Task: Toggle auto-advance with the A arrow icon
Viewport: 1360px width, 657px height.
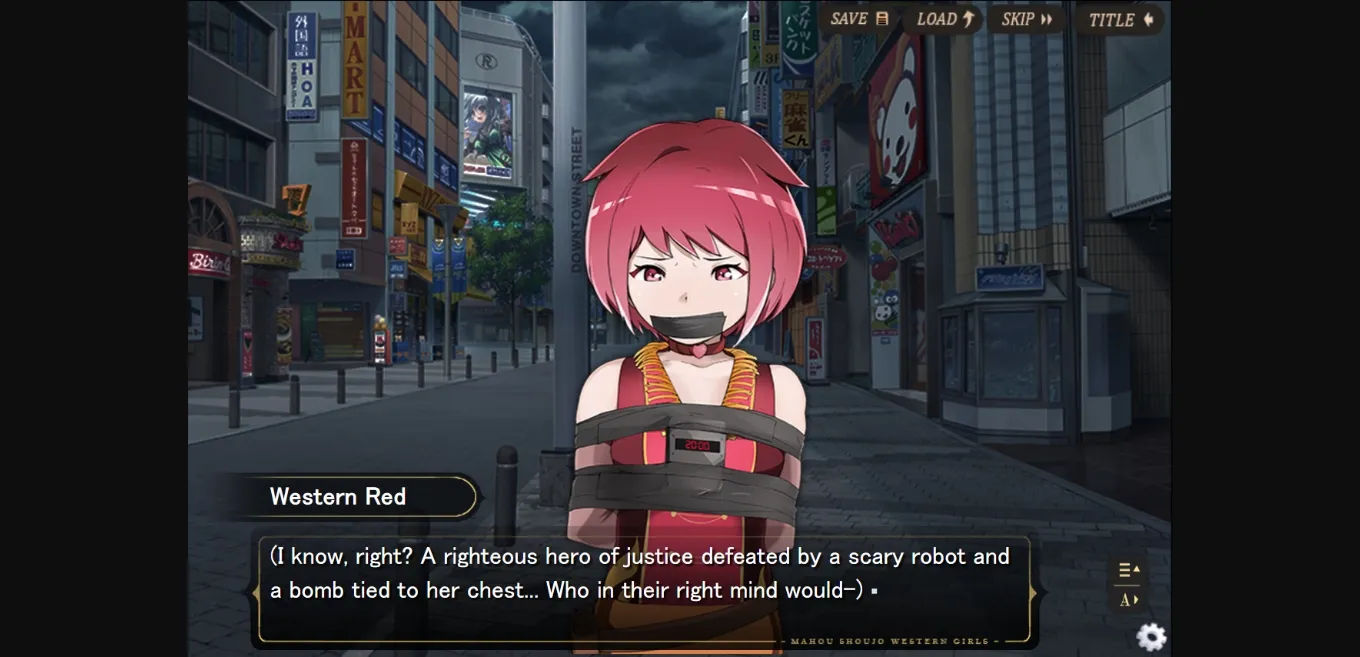Action: (1129, 600)
